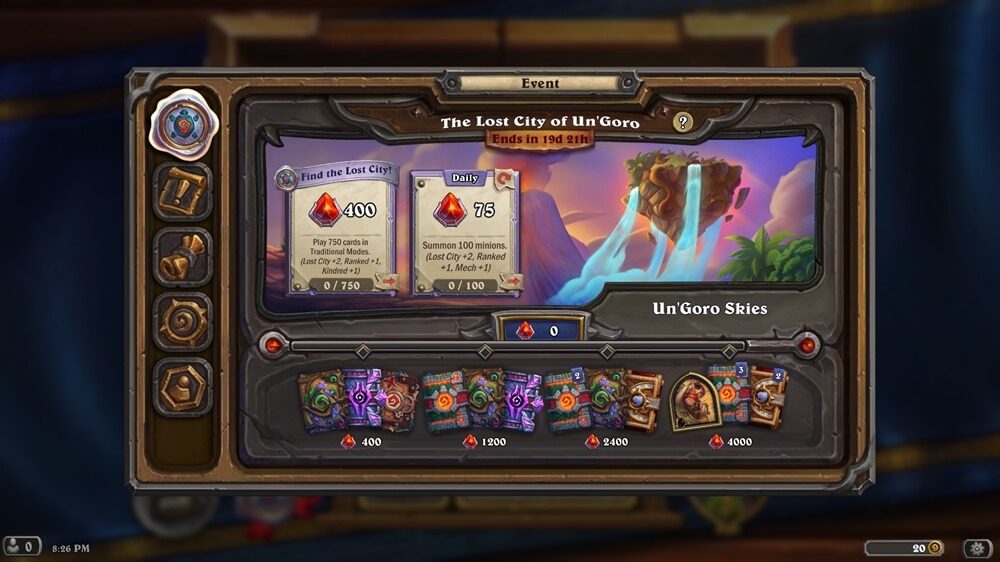Screen dimensions: 1000x562
Task: Switch to the spiral emblem tab
Action: click(x=183, y=322)
